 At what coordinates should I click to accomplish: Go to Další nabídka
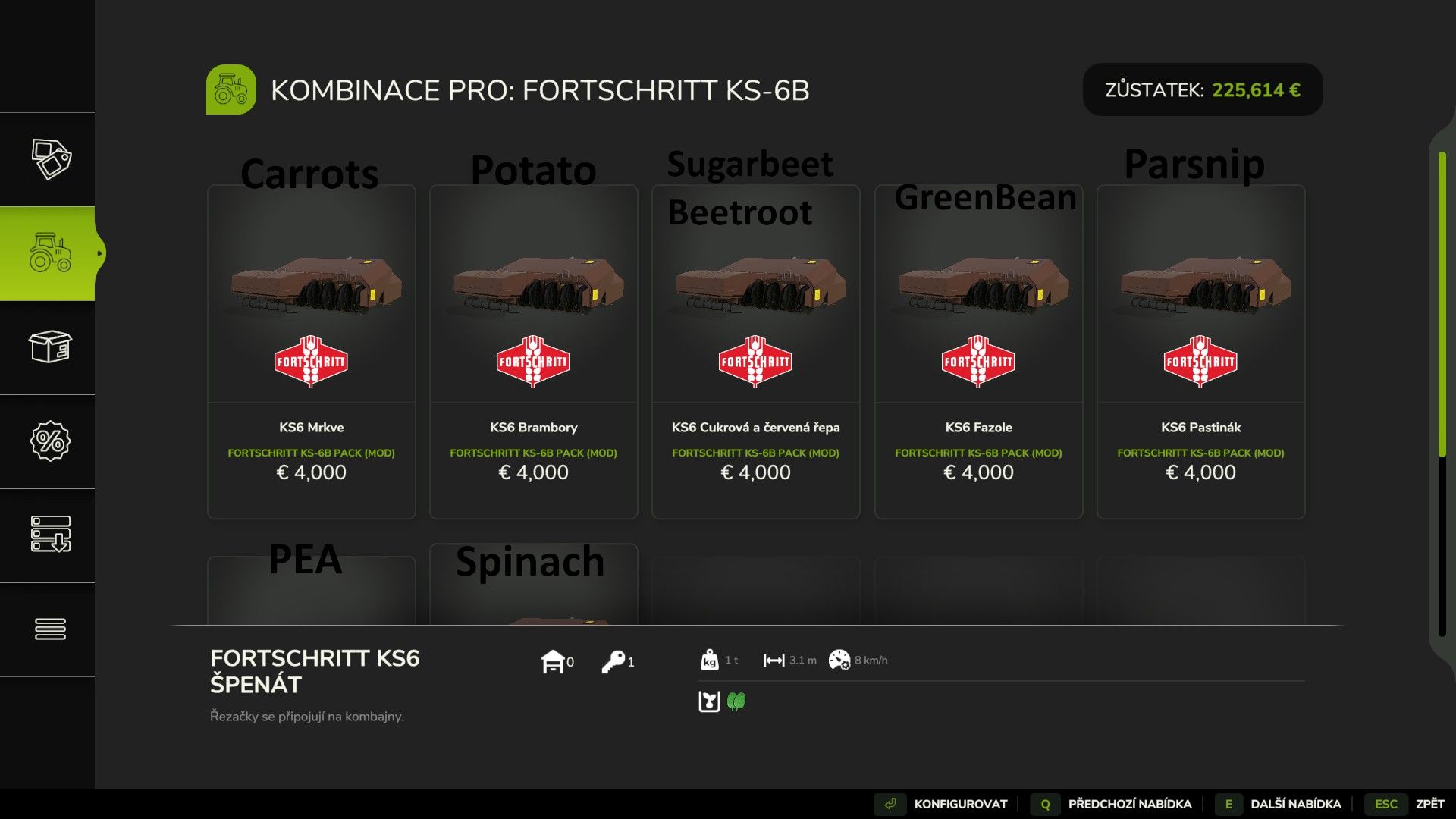tap(1279, 804)
